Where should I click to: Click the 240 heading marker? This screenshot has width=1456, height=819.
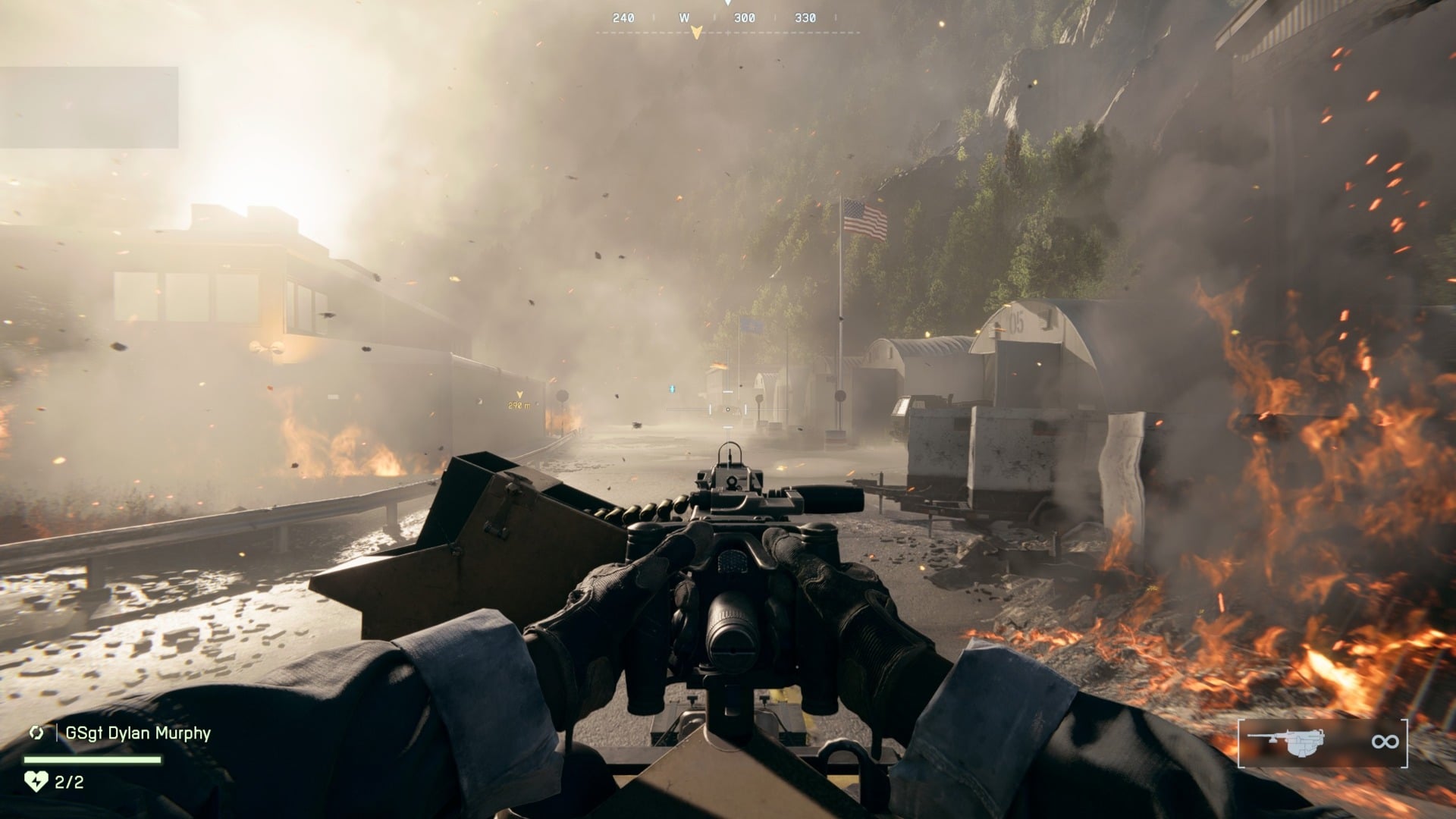(623, 16)
